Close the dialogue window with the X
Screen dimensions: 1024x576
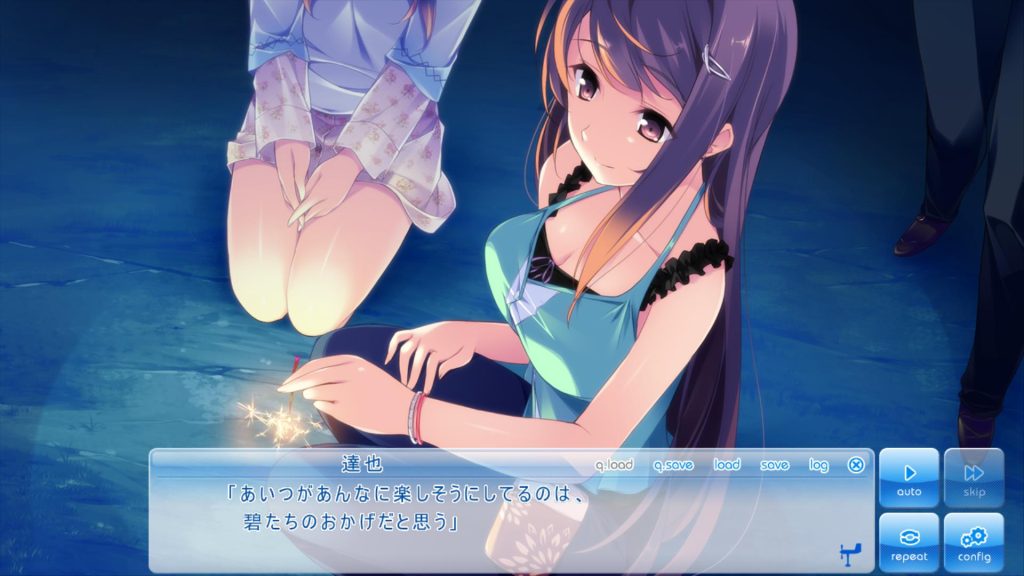coord(856,465)
